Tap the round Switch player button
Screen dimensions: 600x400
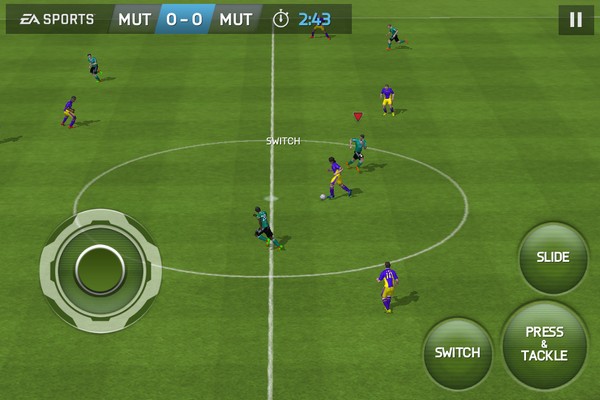coord(457,353)
